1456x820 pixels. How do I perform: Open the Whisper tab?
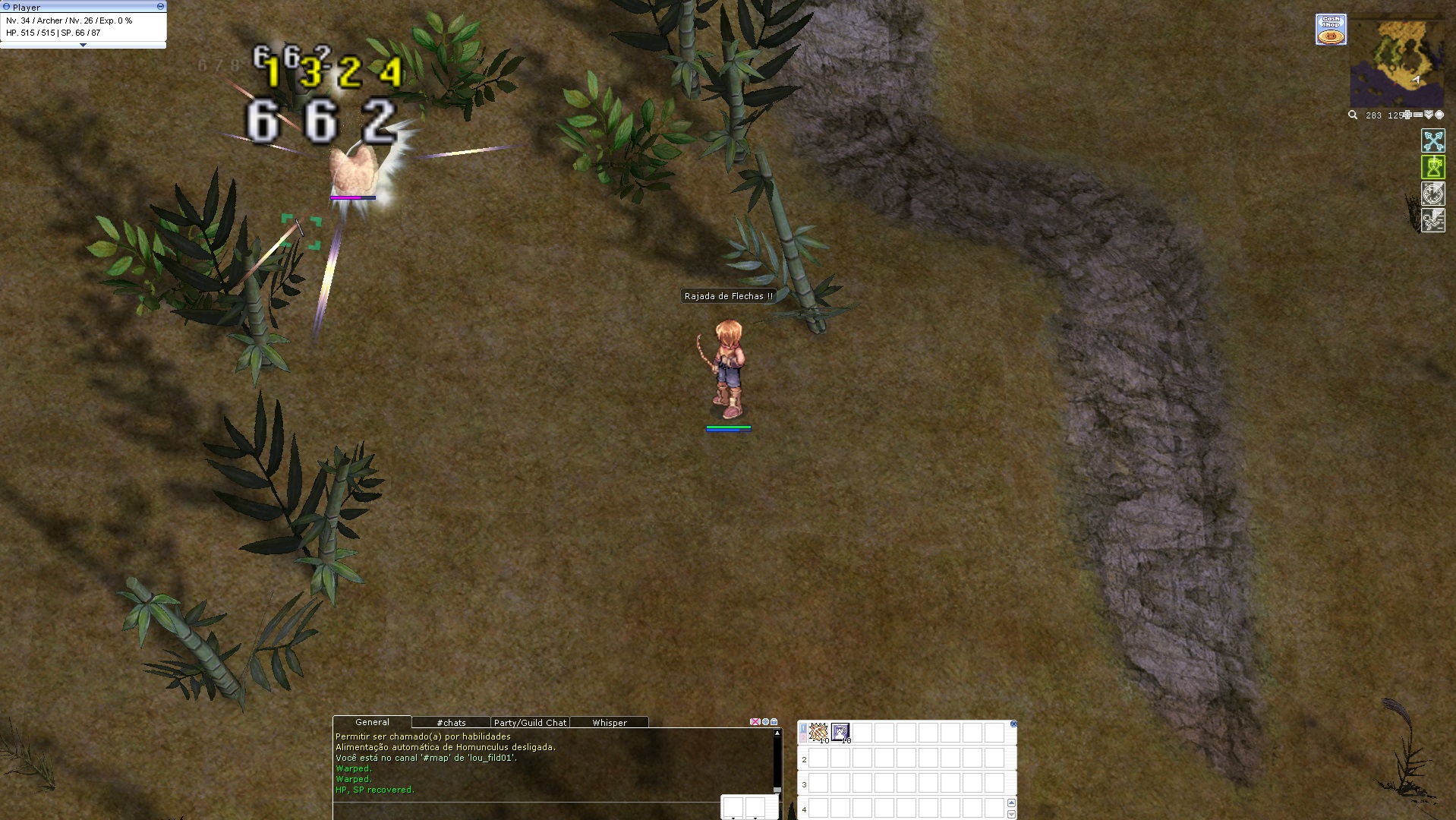click(609, 723)
